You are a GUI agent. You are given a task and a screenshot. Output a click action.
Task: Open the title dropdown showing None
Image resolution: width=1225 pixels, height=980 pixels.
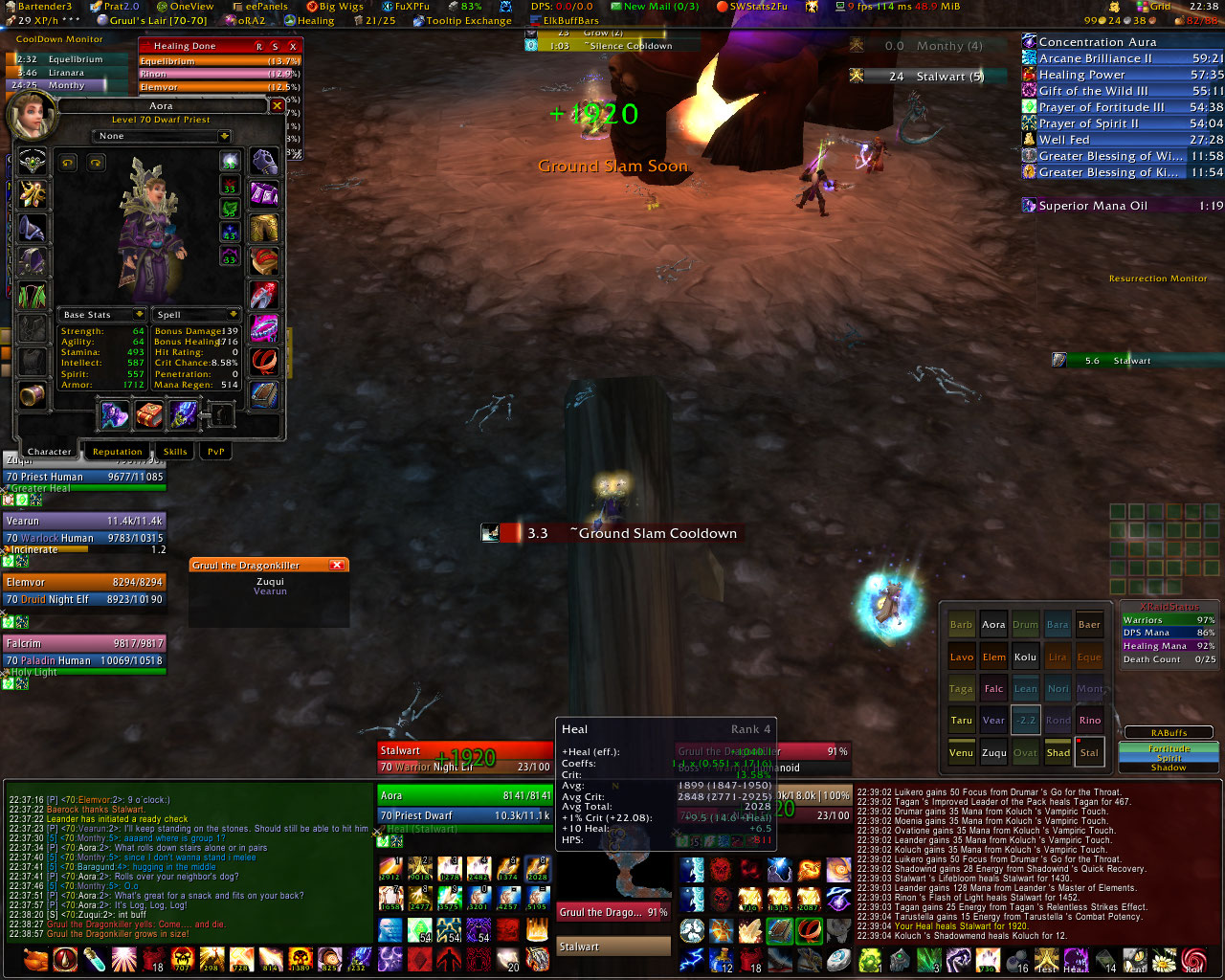224,137
